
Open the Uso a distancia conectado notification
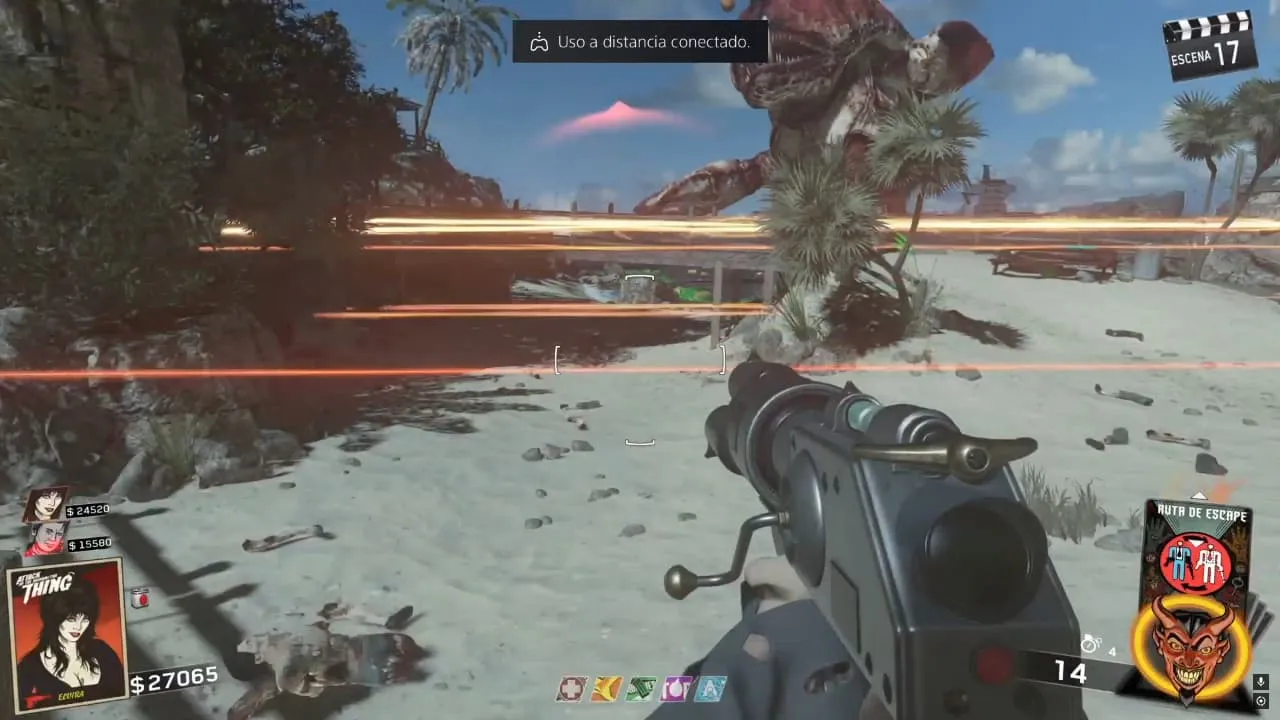tap(640, 42)
